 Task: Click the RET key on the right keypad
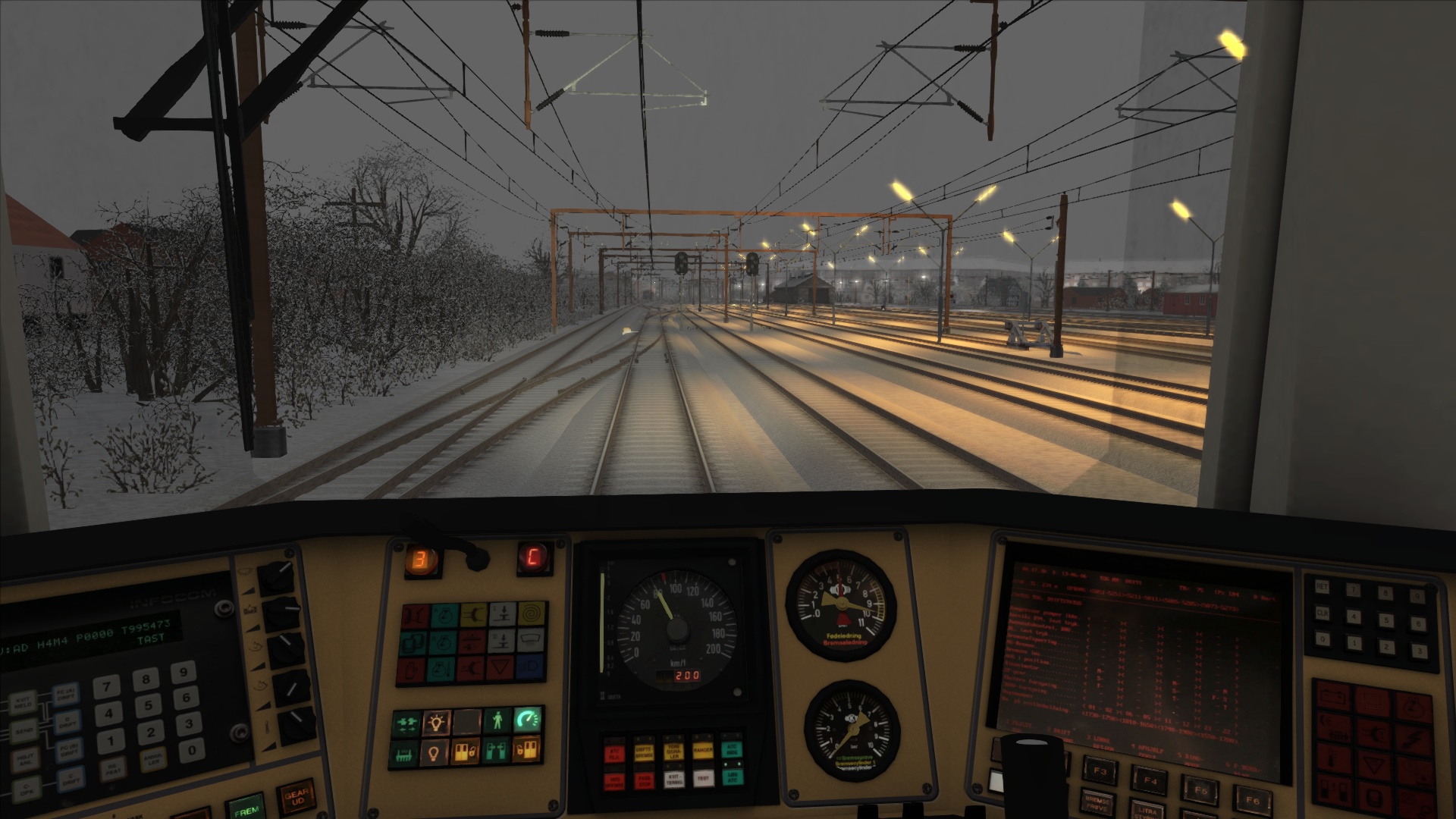[x=1322, y=586]
